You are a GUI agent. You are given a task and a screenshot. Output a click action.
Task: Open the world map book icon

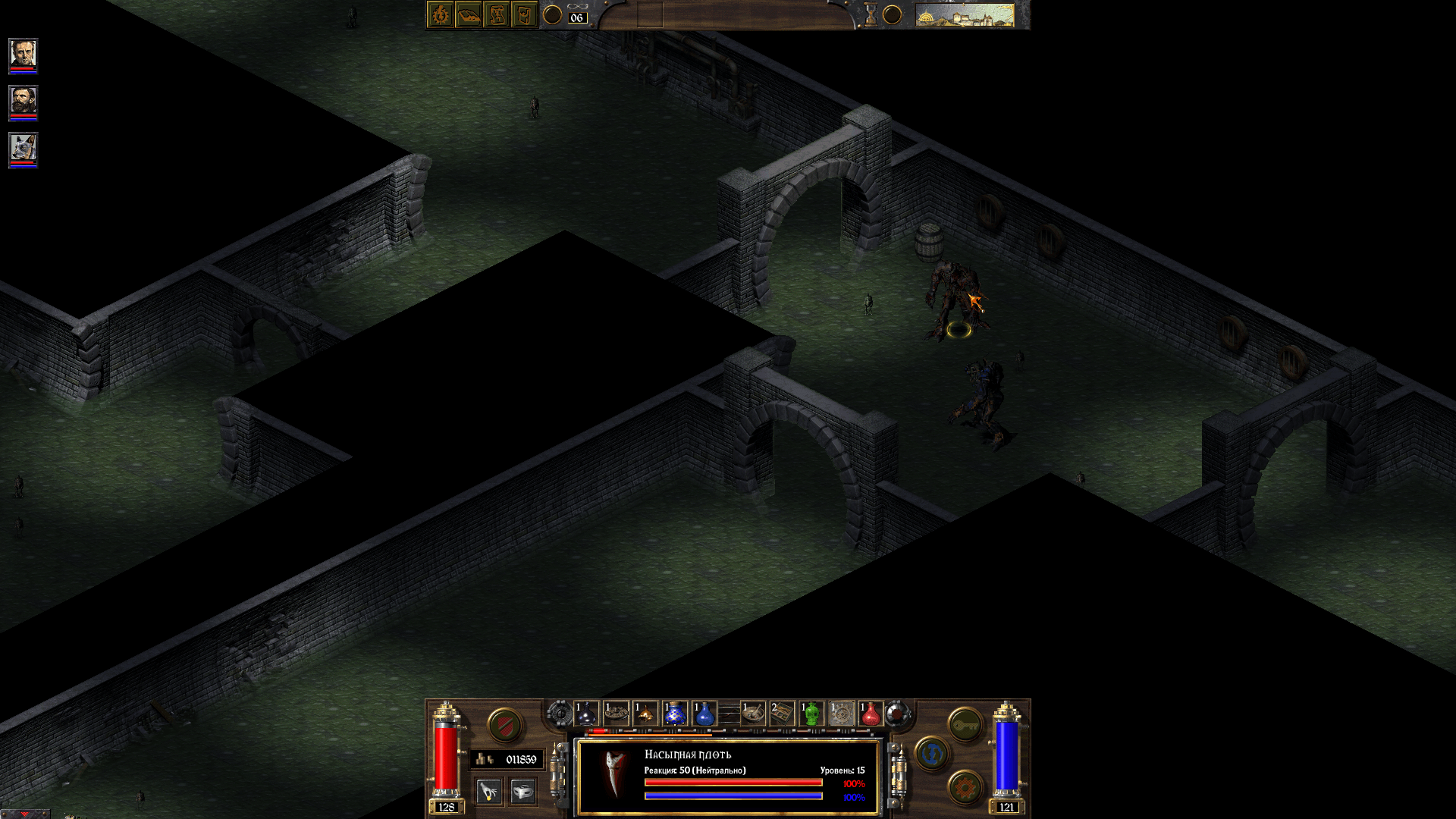pyautogui.click(x=469, y=14)
